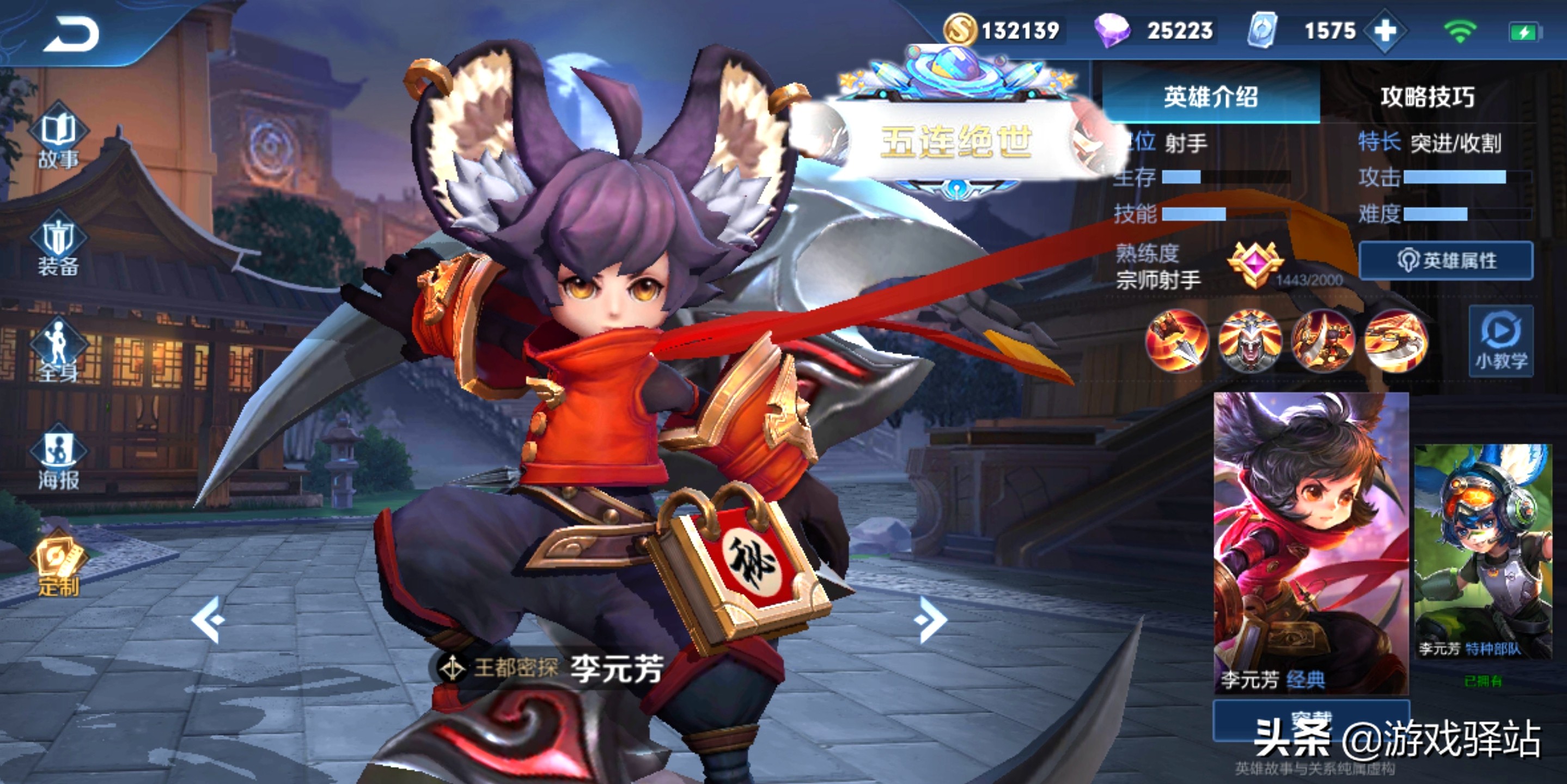The width and height of the screenshot is (1567, 784).
Task: Tap the plus button to add vouchers
Action: tap(1385, 30)
